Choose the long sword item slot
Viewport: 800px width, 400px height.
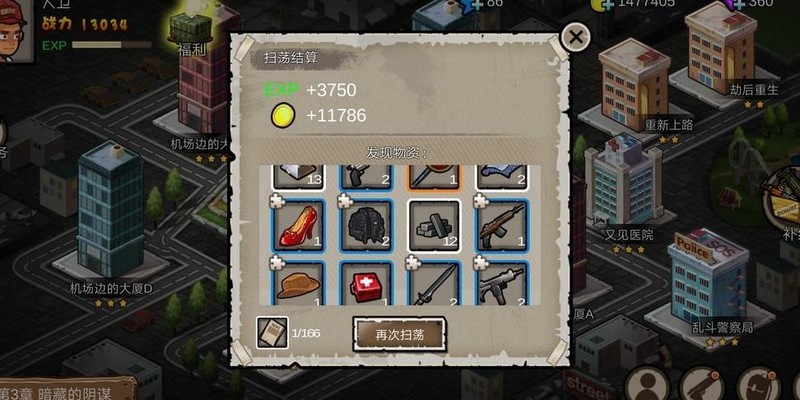point(434,284)
